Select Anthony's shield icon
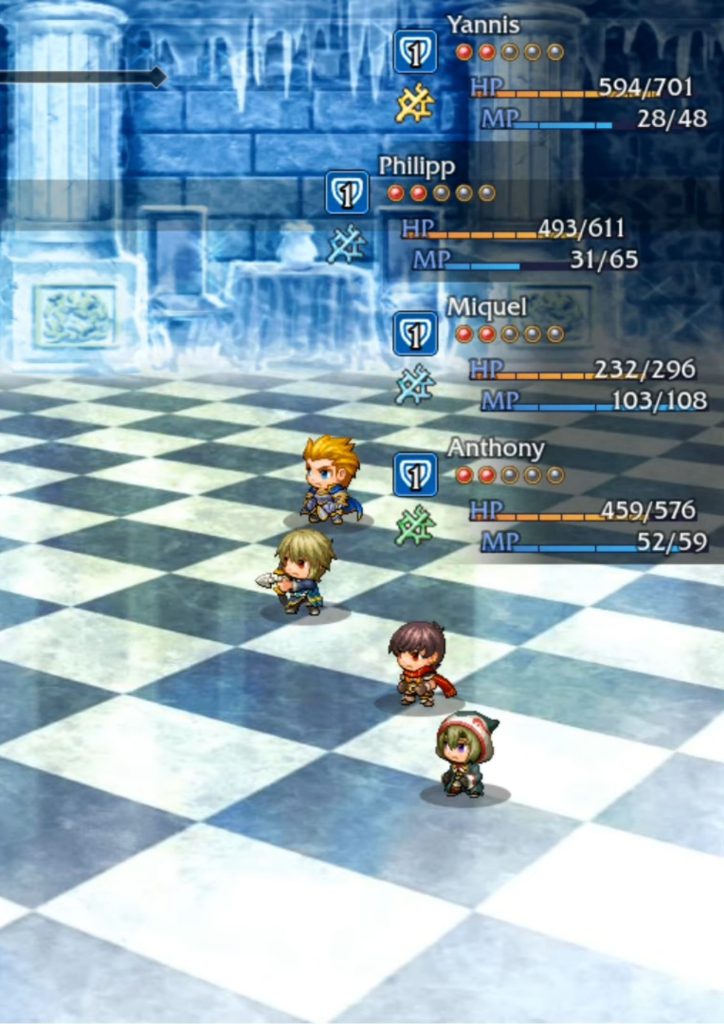 pyautogui.click(x=415, y=475)
